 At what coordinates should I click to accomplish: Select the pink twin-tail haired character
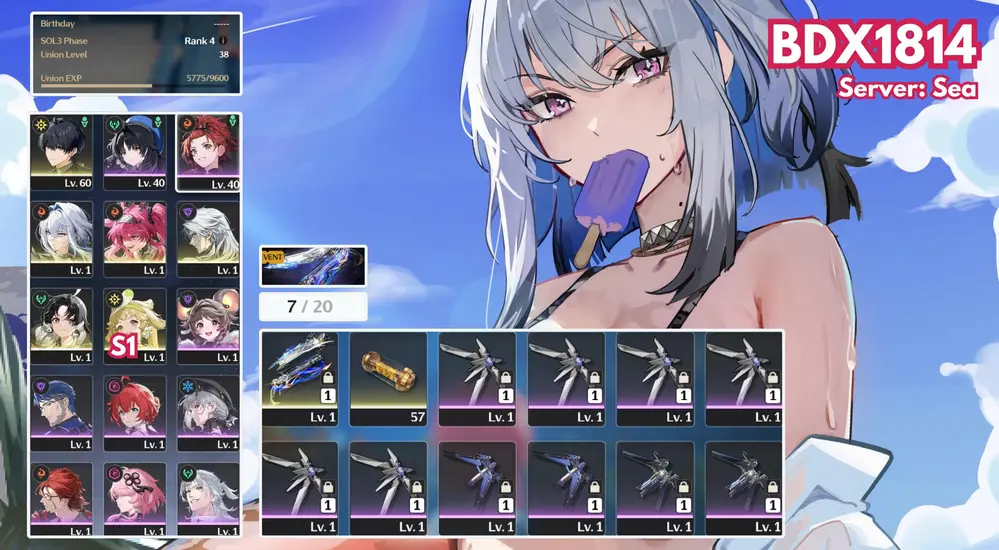click(x=134, y=238)
